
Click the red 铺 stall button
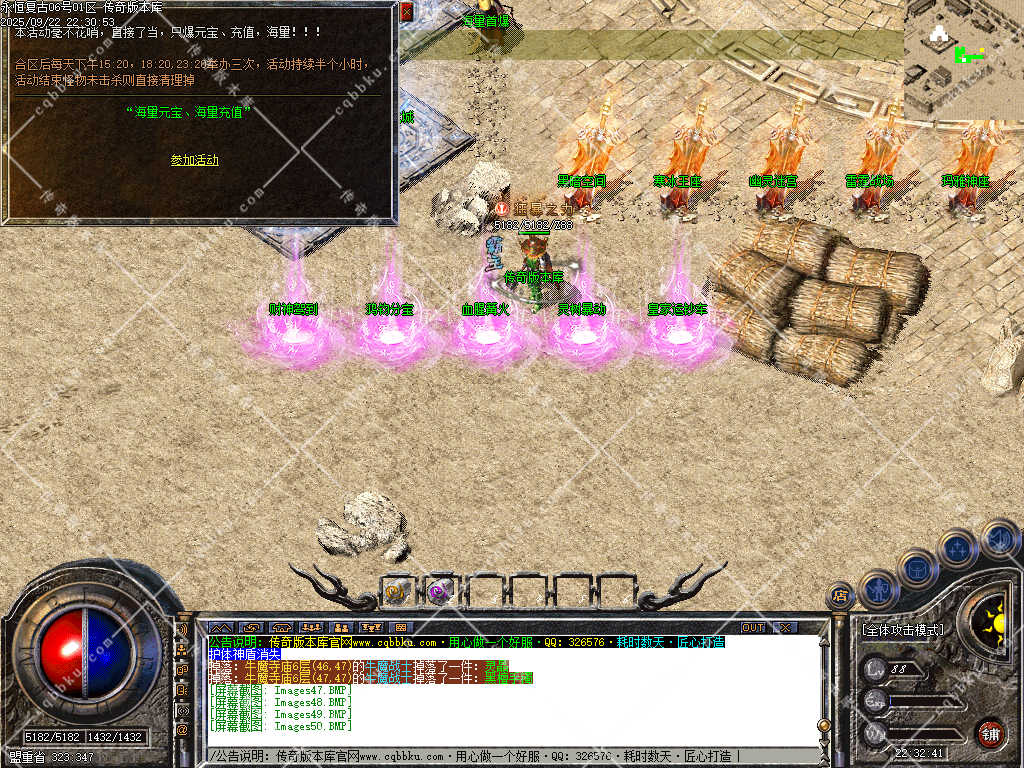click(x=990, y=733)
